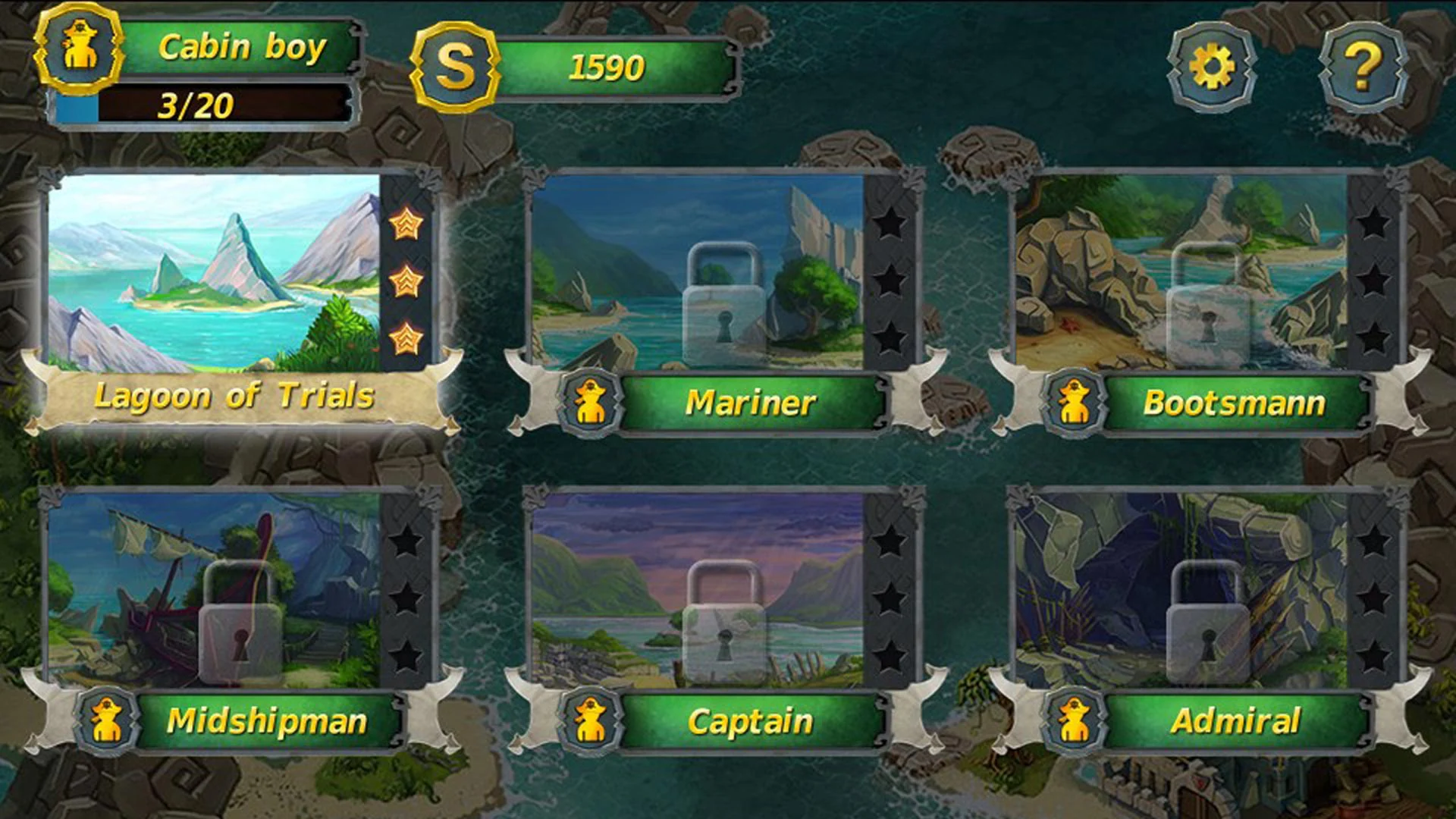
Task: Click the top star on Lagoon of Trials
Action: click(x=407, y=225)
